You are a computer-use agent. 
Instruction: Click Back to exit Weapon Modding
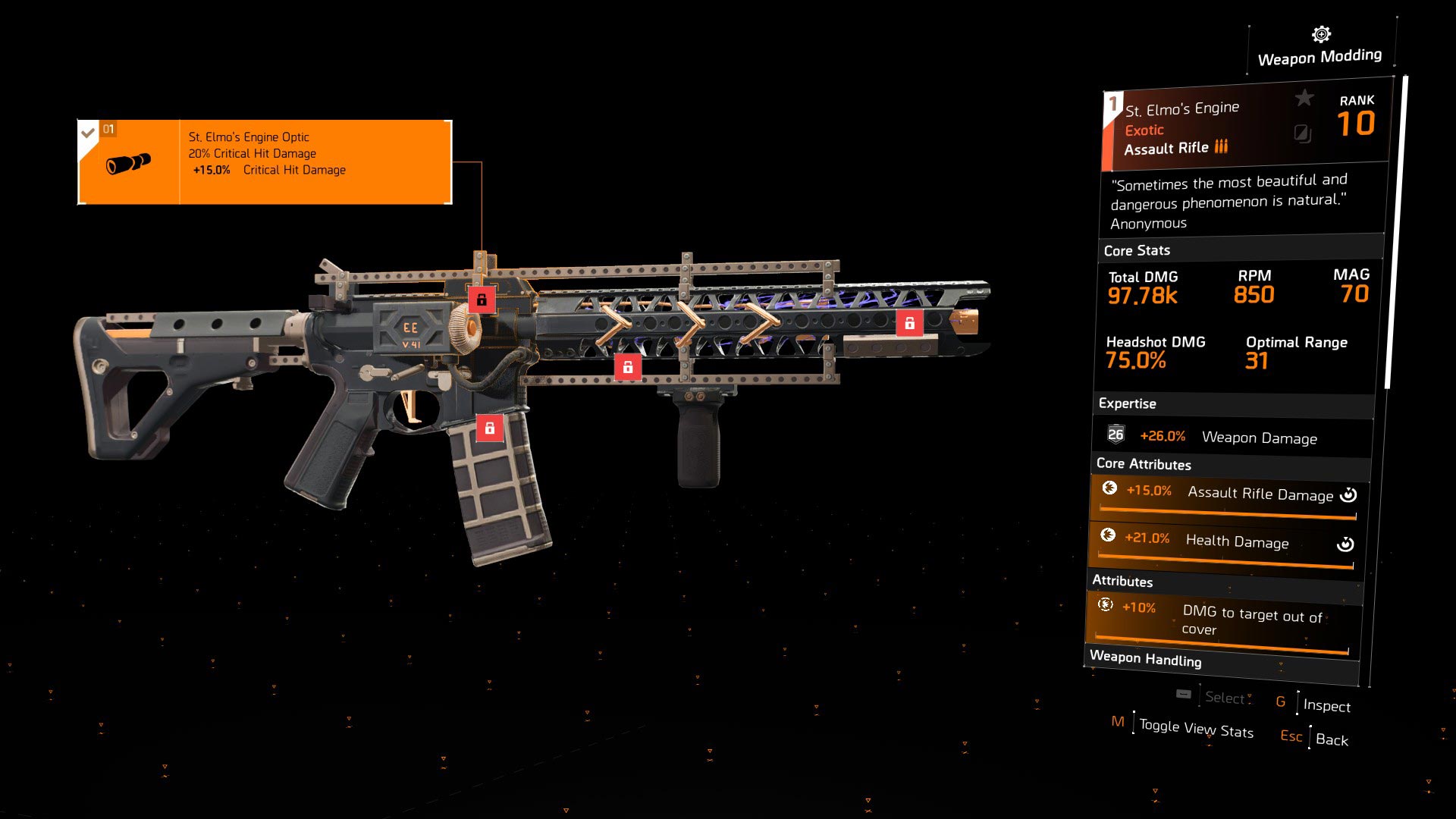[1332, 740]
